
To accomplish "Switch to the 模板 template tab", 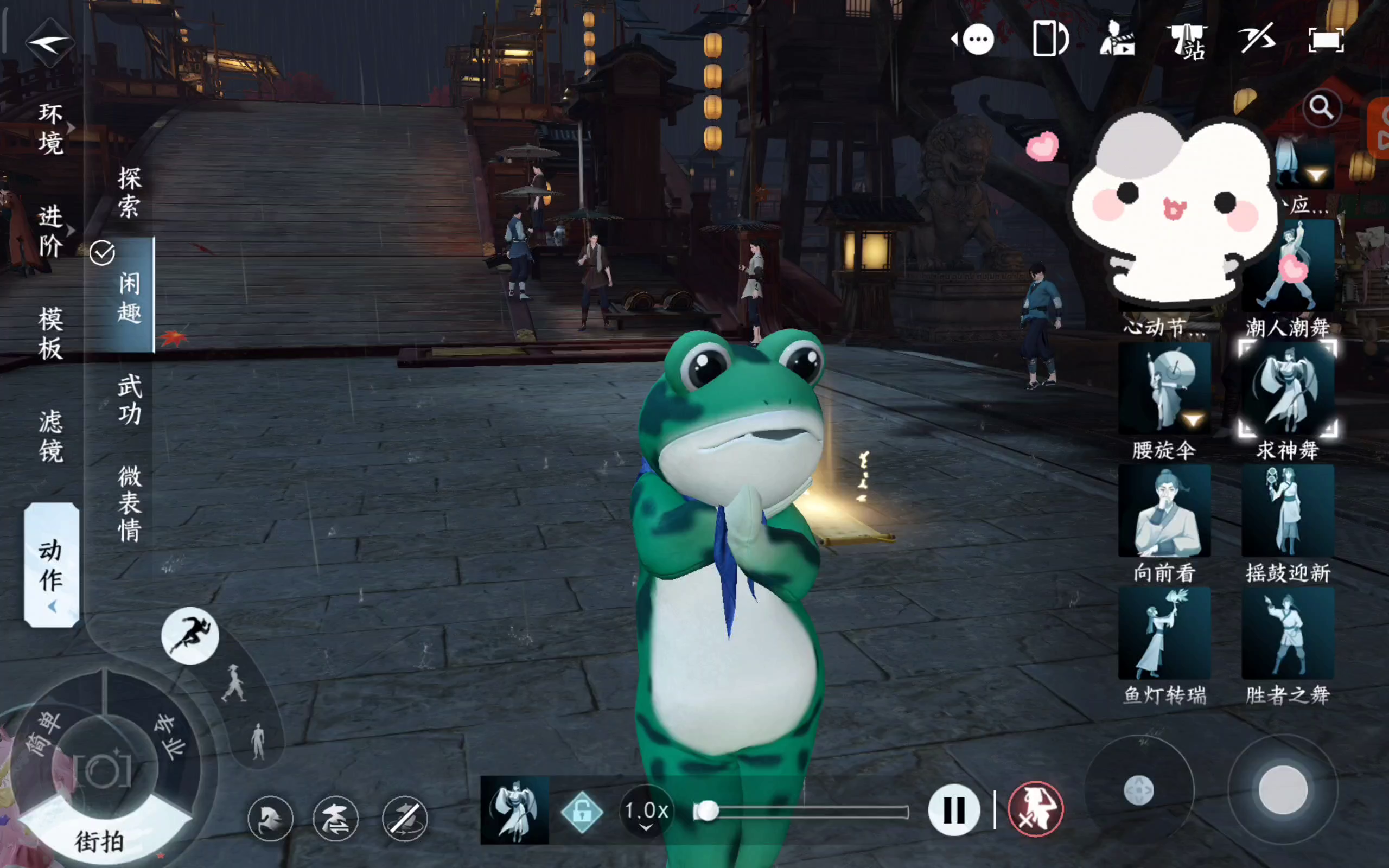I will (50, 334).
